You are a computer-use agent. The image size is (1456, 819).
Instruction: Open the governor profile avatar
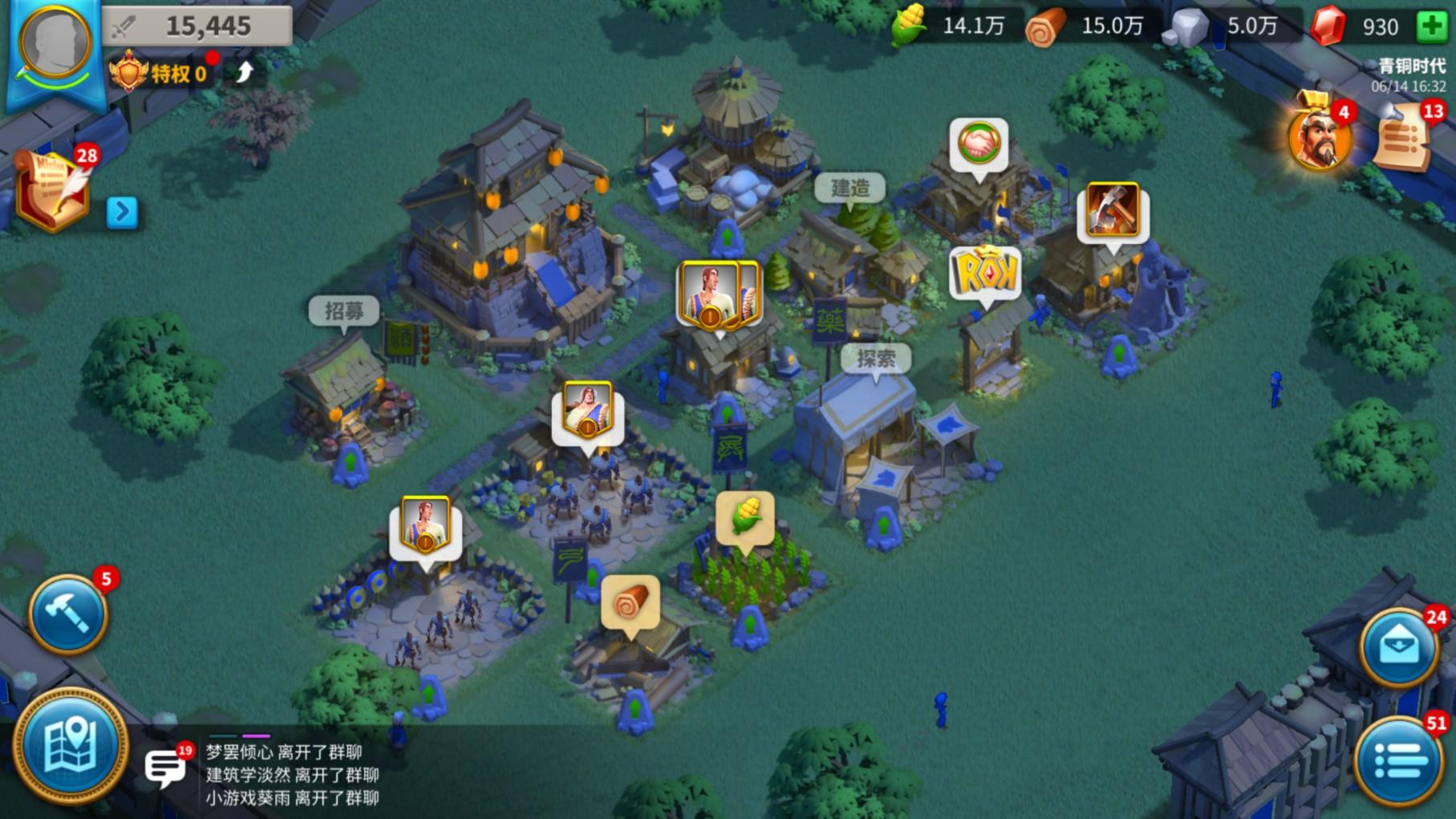(54, 44)
